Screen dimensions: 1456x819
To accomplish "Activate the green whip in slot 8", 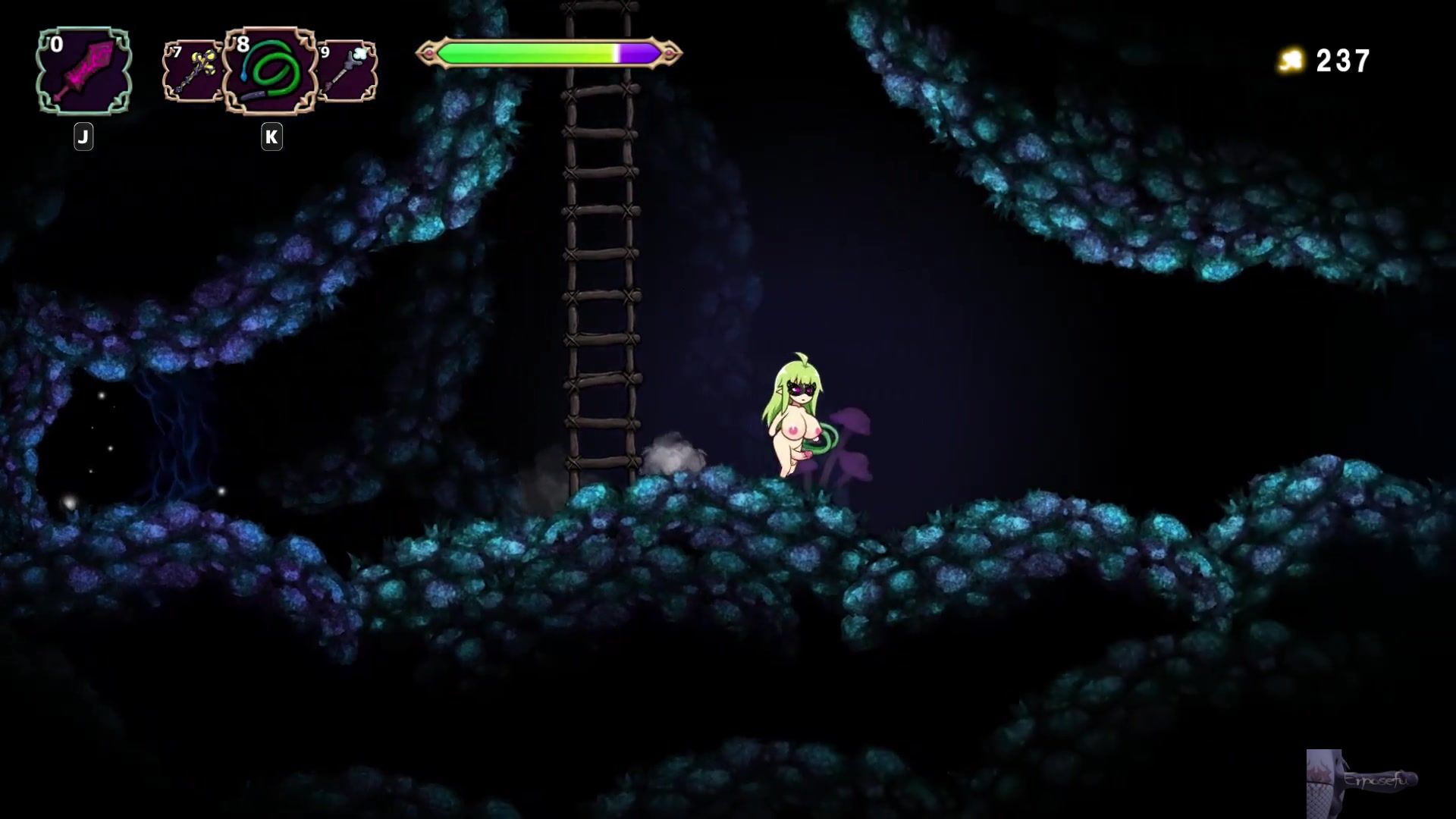I will [270, 72].
